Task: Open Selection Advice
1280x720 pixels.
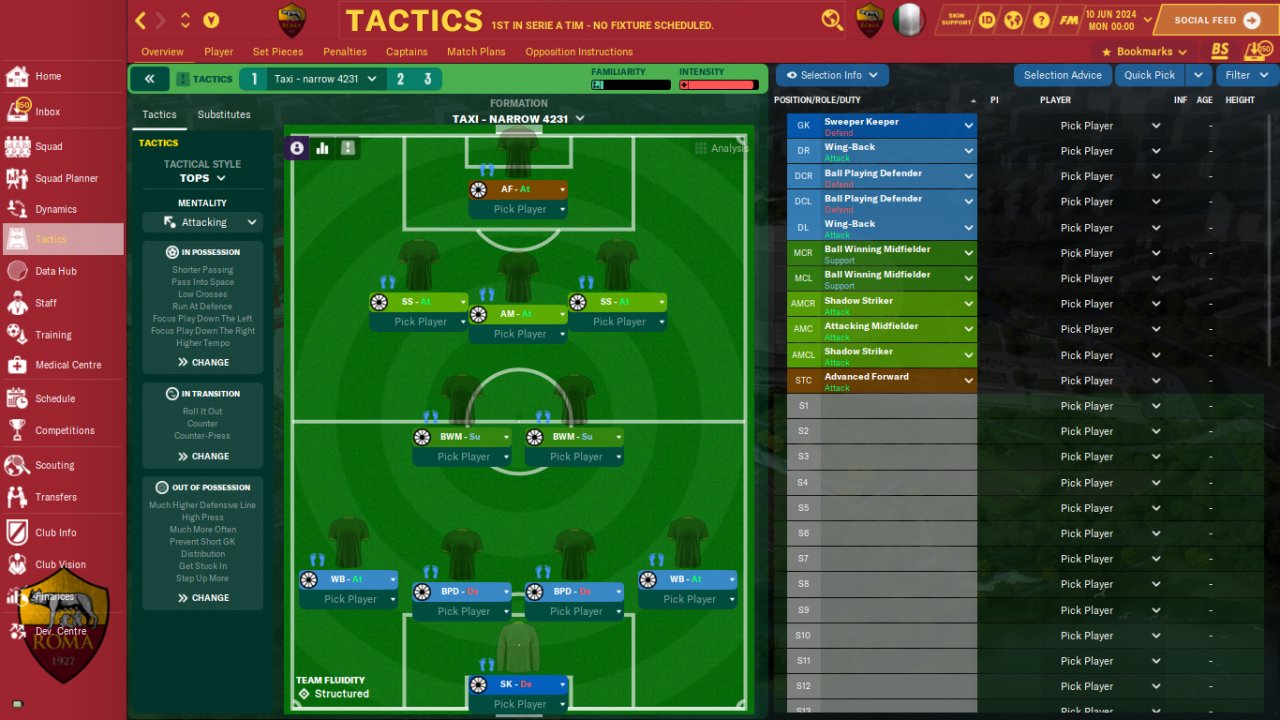Action: [1062, 75]
